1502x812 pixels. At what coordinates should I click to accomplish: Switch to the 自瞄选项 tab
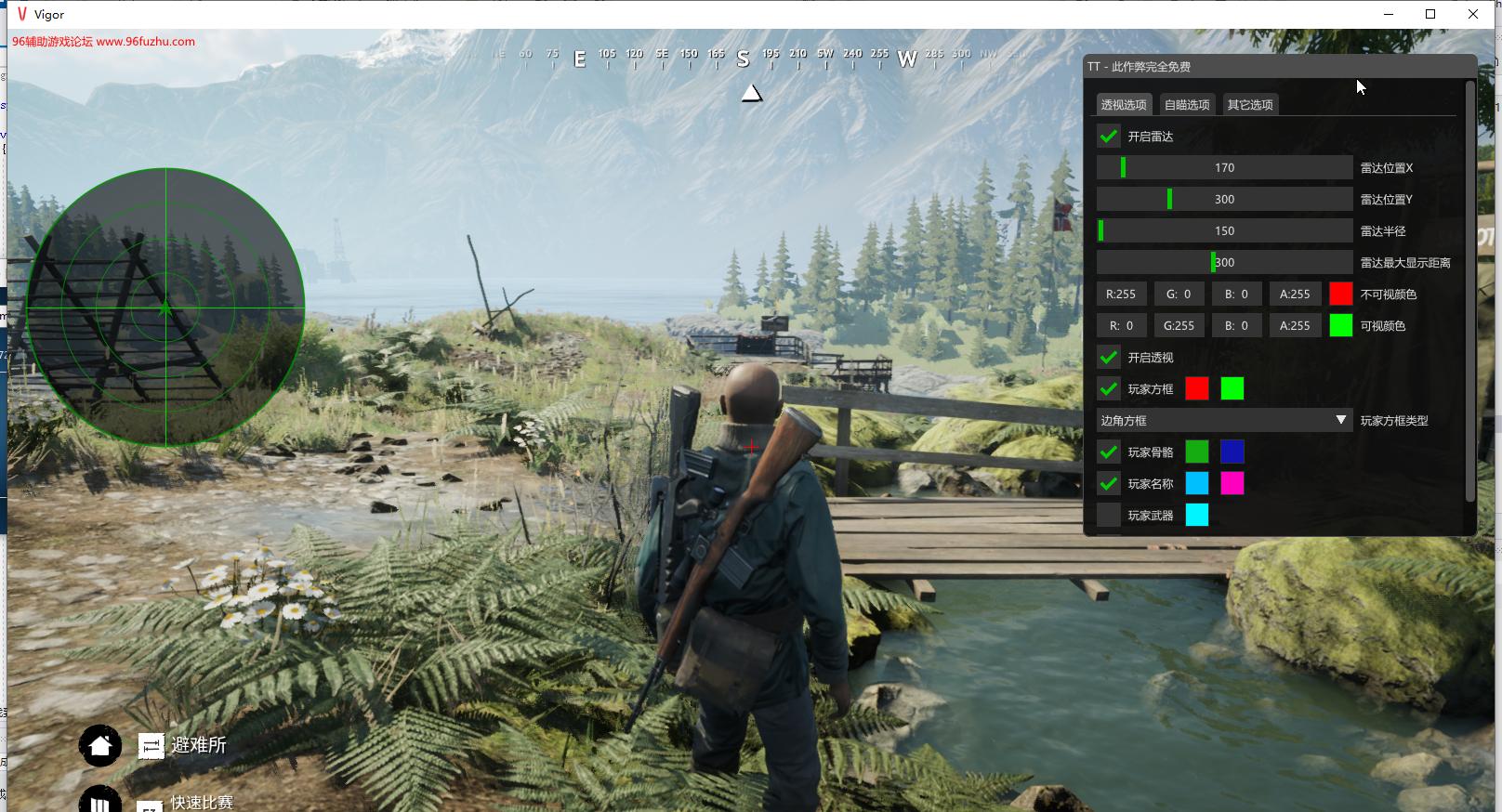click(1187, 105)
